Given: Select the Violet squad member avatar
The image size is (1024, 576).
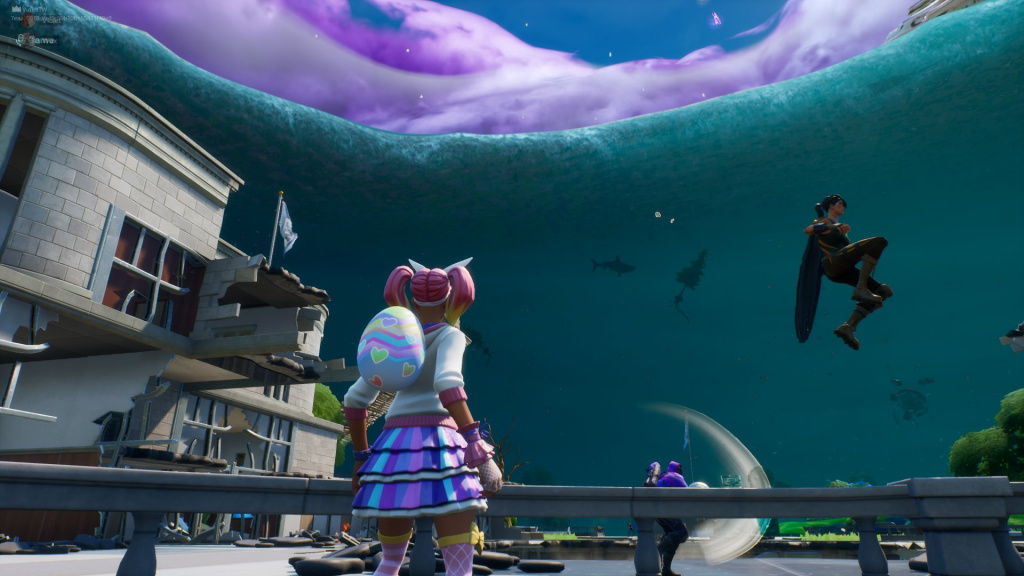Looking at the screenshot, I should tap(27, 21).
